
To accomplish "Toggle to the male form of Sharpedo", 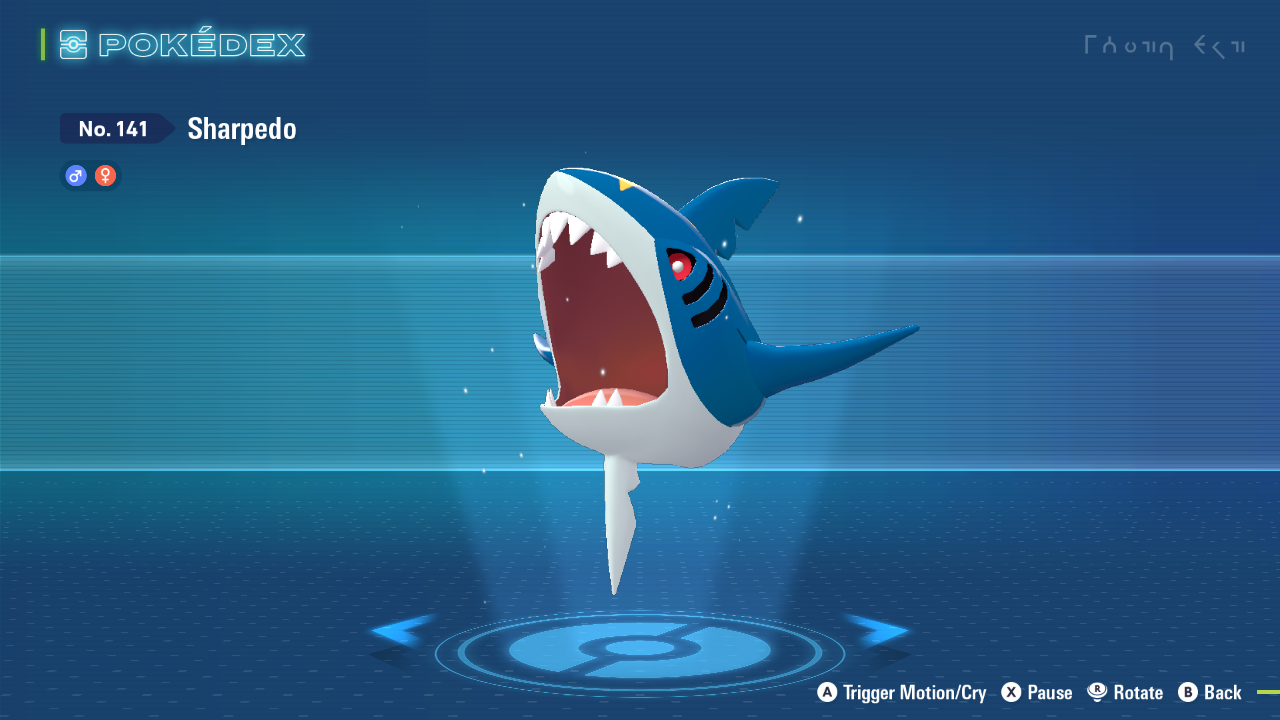I will point(75,175).
